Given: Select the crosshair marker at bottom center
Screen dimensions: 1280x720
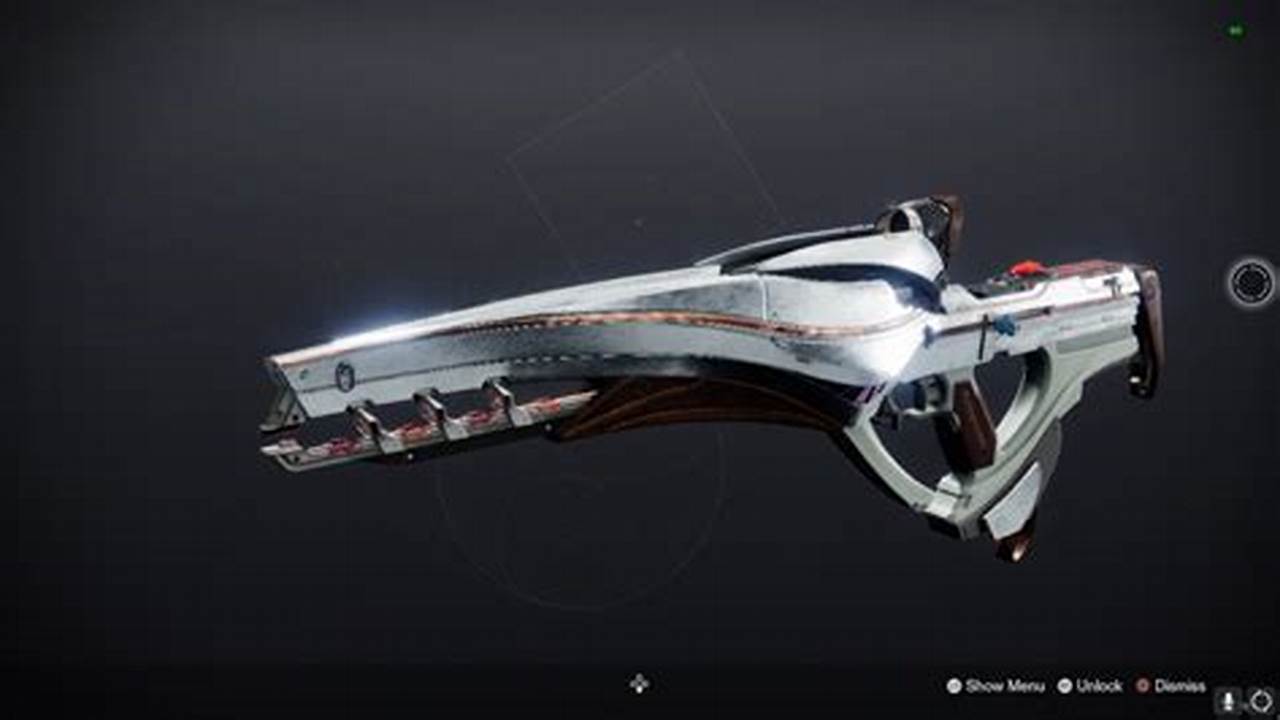Looking at the screenshot, I should (x=639, y=684).
